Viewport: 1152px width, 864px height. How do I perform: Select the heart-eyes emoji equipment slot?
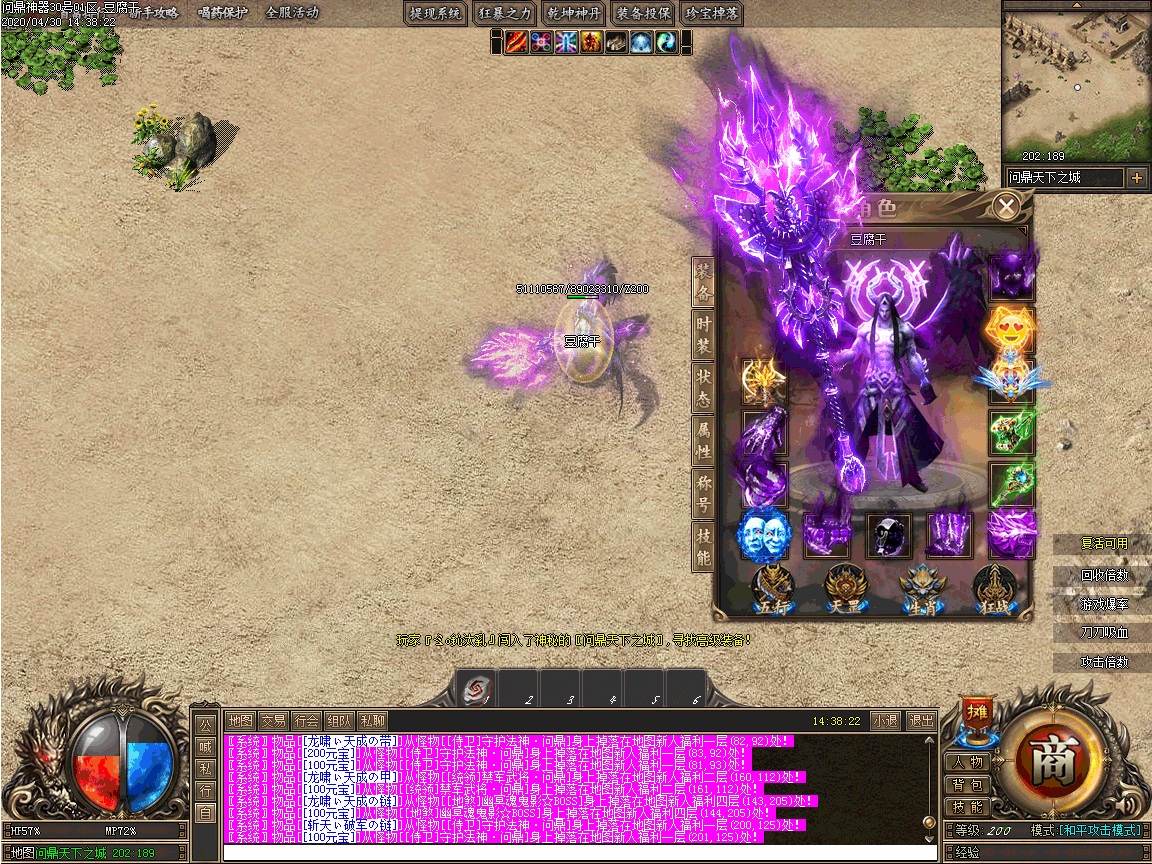[1011, 328]
